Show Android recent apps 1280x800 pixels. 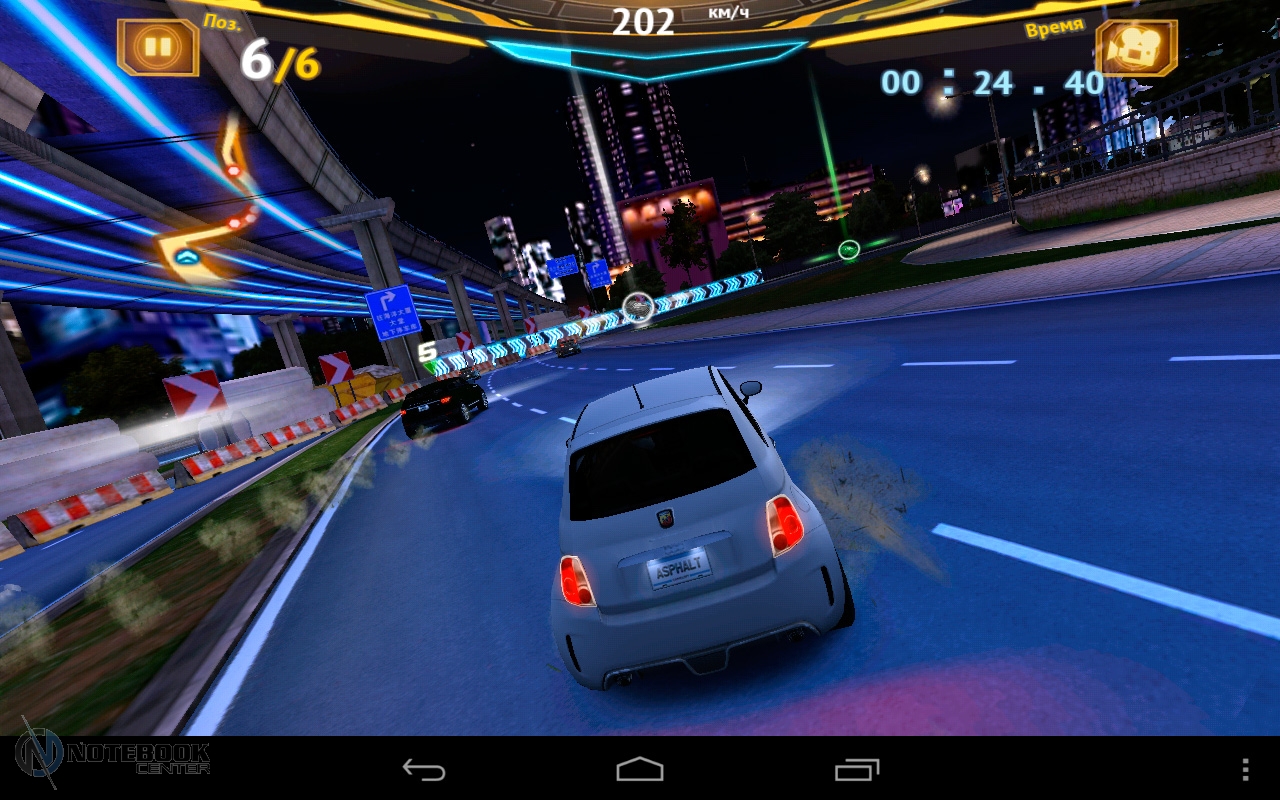[857, 769]
